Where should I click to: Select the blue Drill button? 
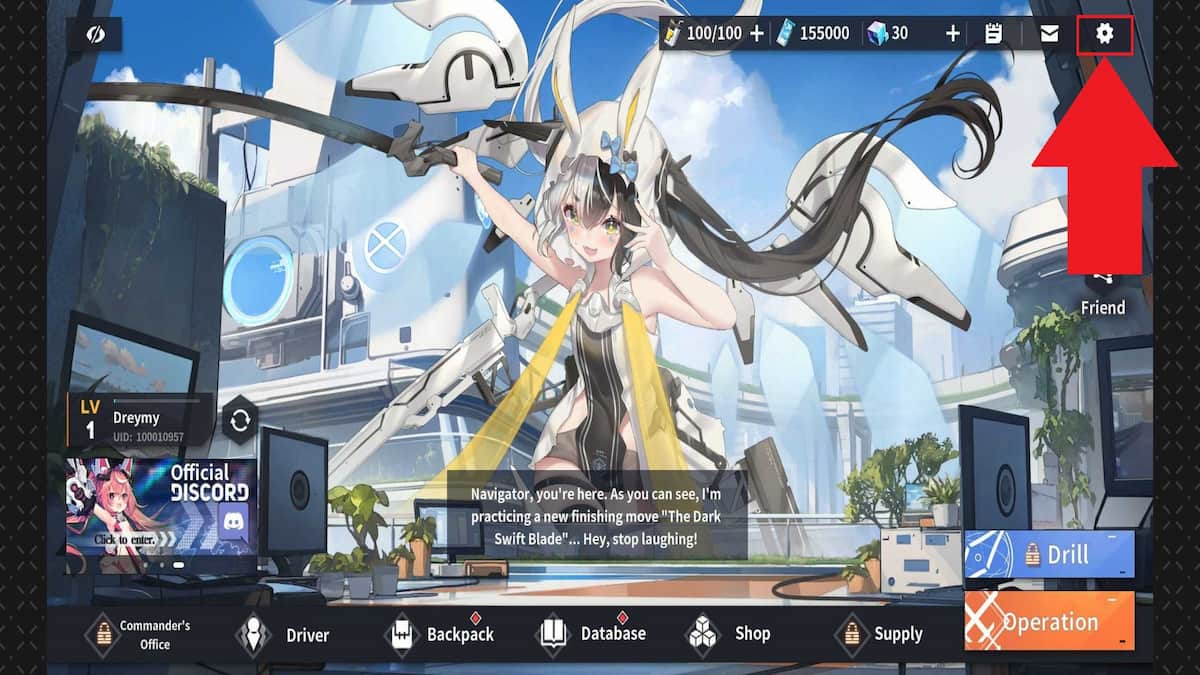(x=1049, y=555)
